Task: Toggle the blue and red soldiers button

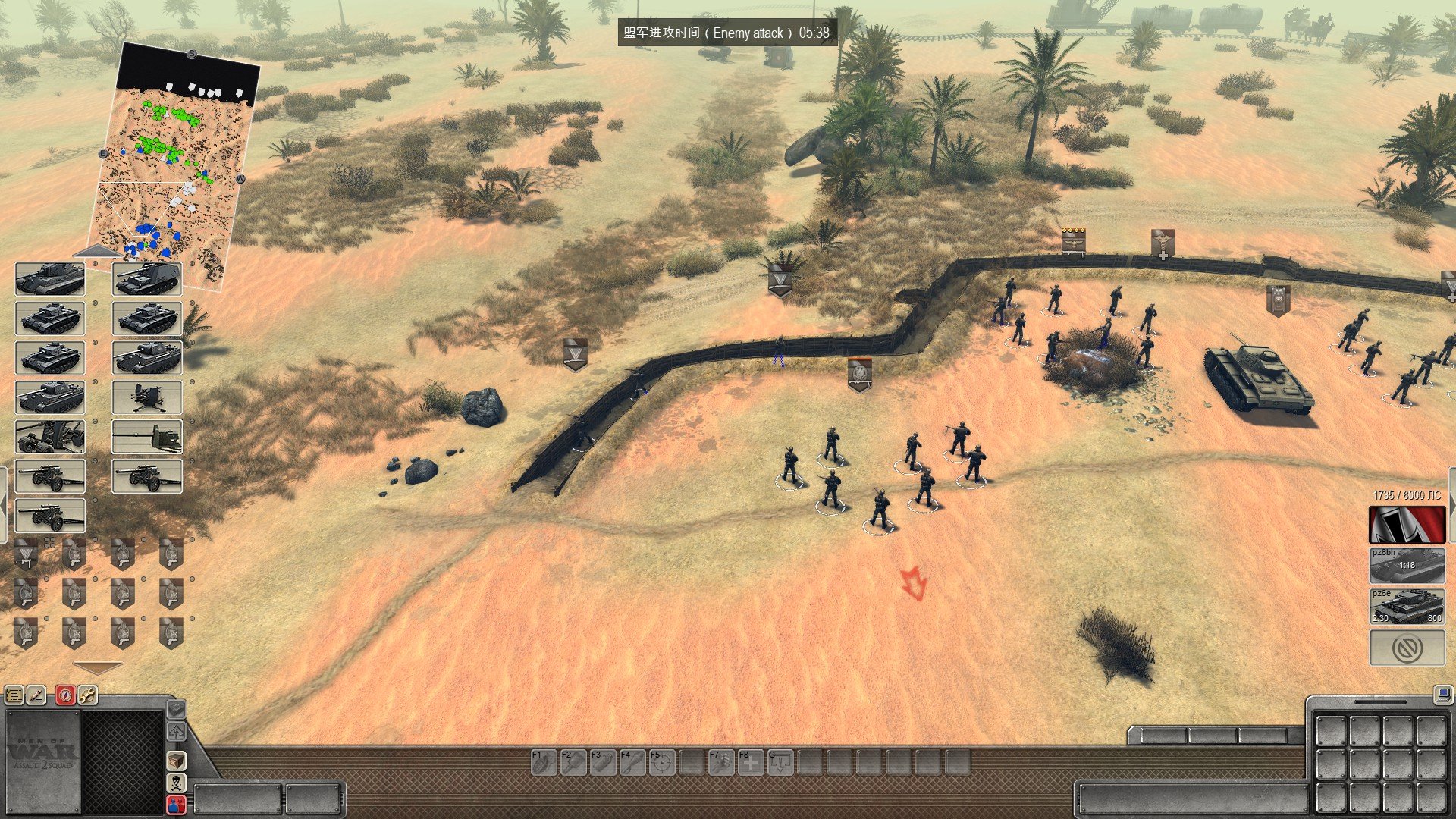Action: click(x=176, y=805)
